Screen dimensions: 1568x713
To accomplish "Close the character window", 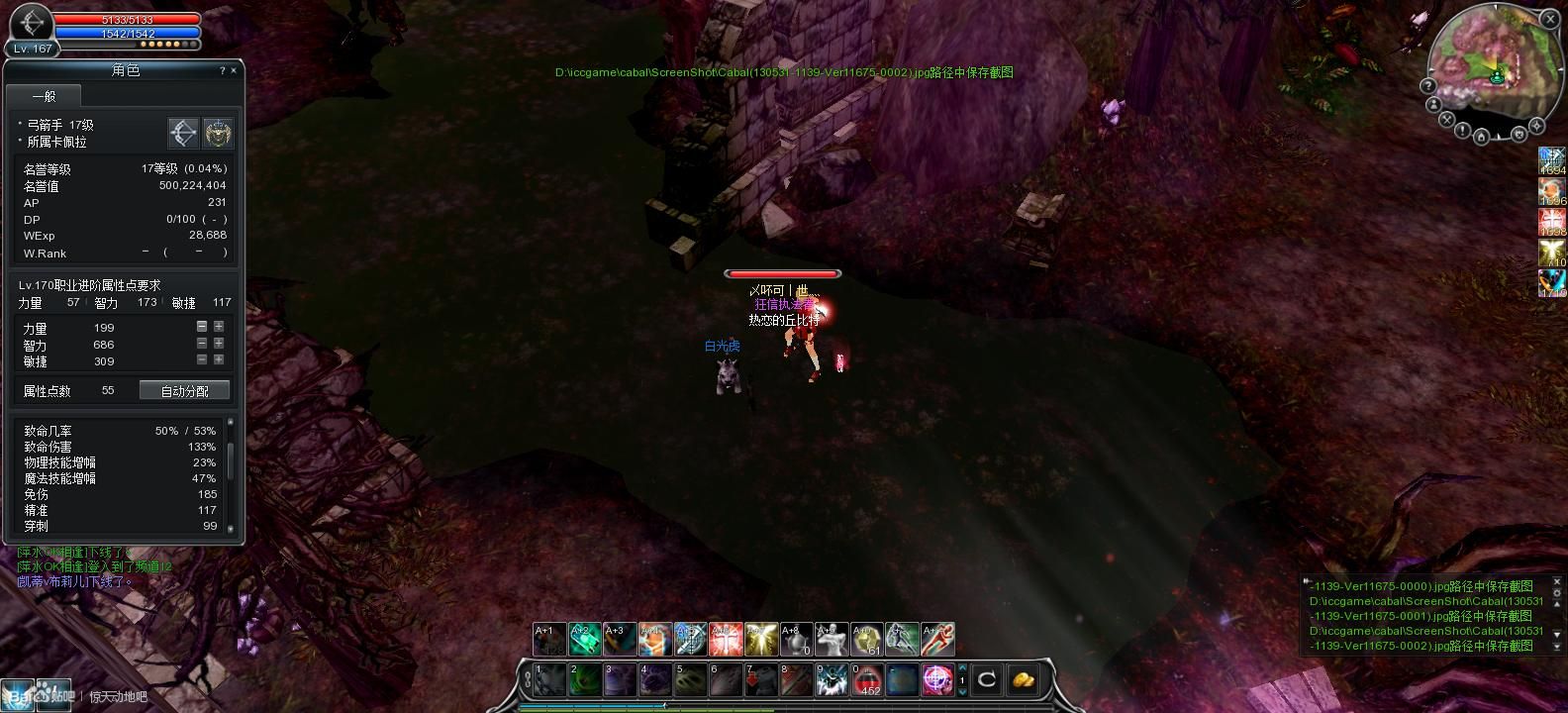I will pyautogui.click(x=234, y=70).
